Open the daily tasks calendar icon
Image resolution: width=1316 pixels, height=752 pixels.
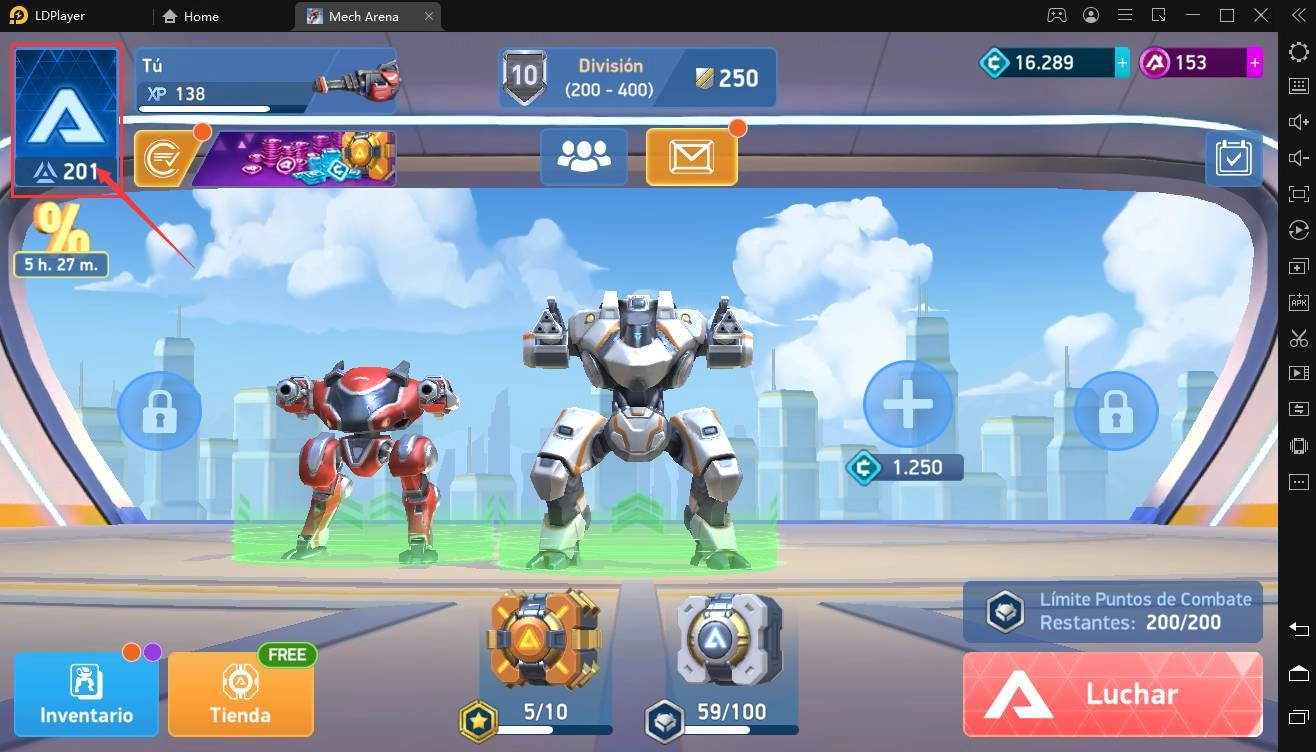coord(1233,158)
